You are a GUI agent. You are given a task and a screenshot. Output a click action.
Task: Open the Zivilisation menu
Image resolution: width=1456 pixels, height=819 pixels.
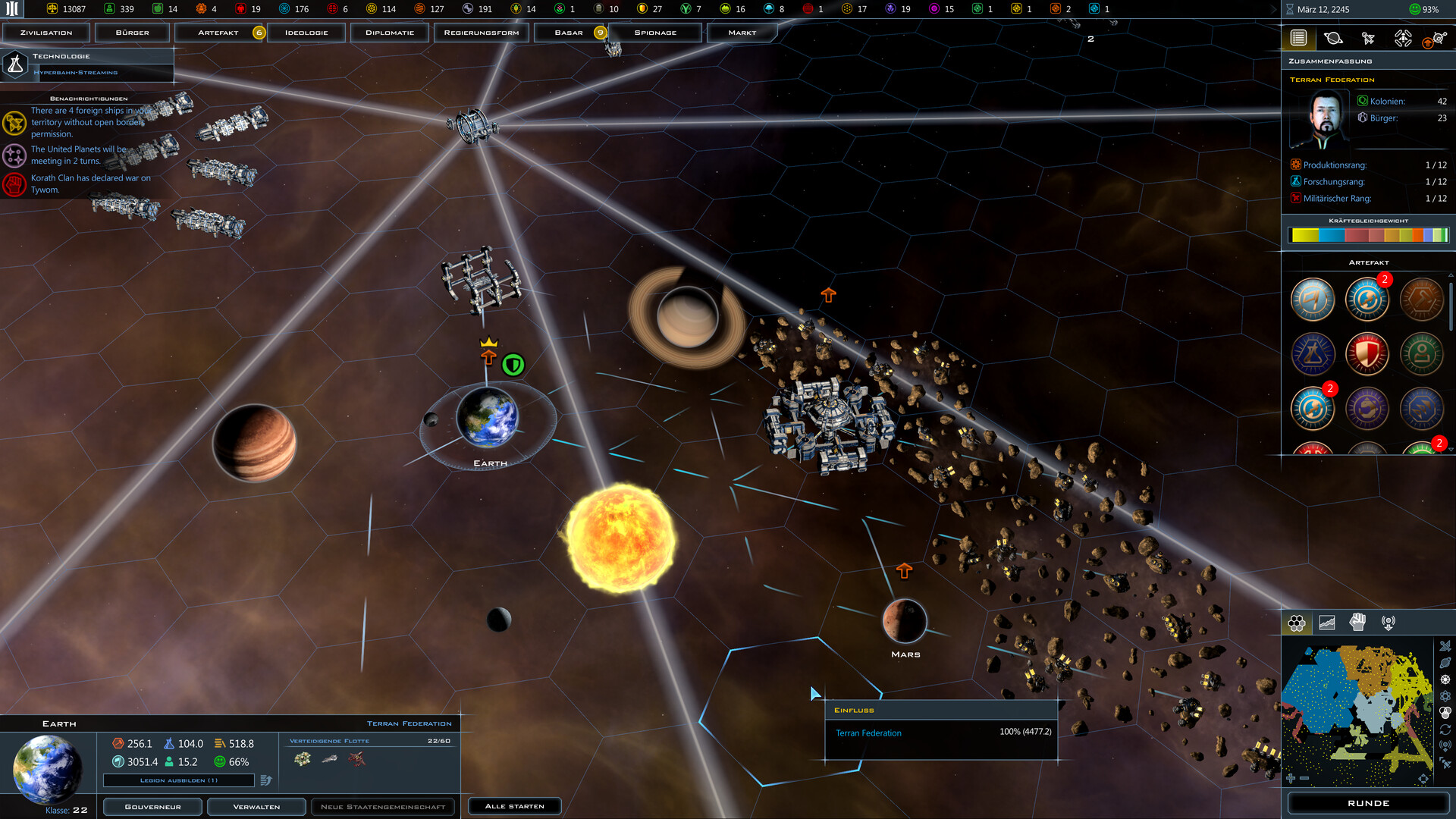(x=46, y=33)
